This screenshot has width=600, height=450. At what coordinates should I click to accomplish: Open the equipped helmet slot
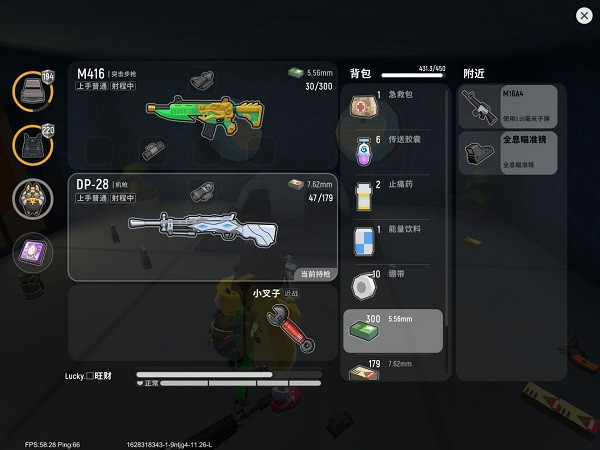coord(32,92)
